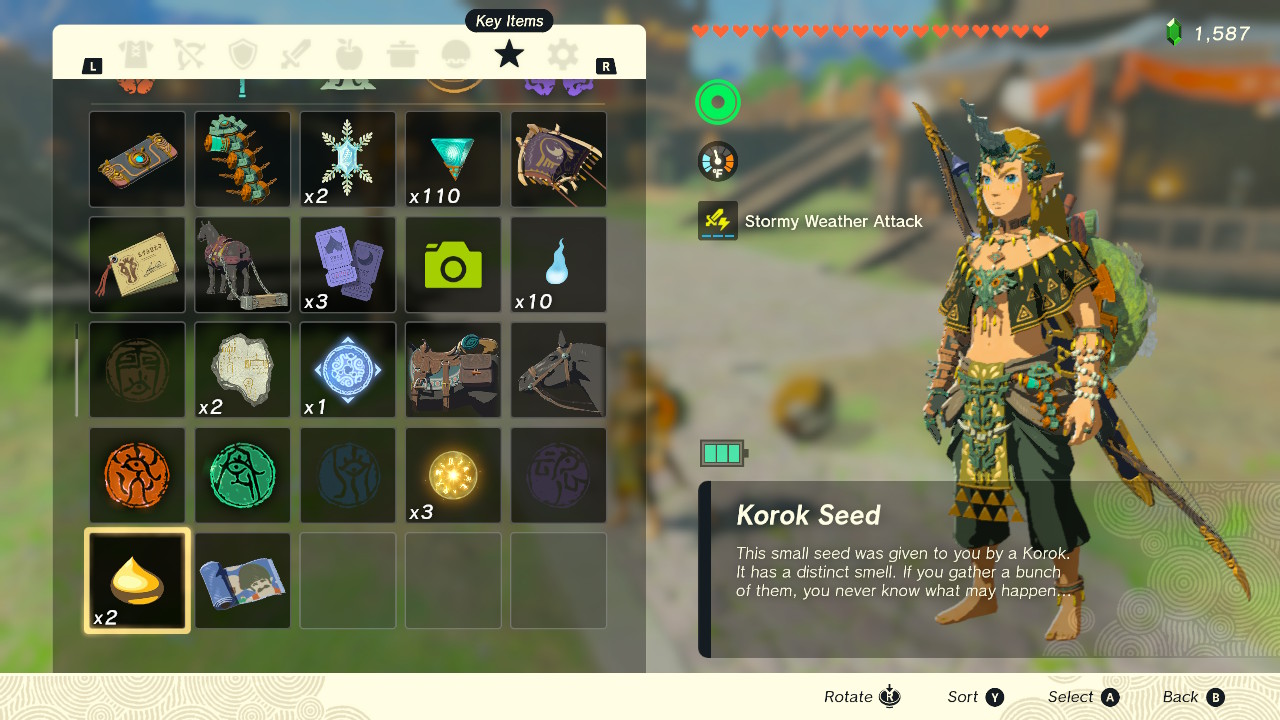Select the horse saddle item

pos(453,369)
